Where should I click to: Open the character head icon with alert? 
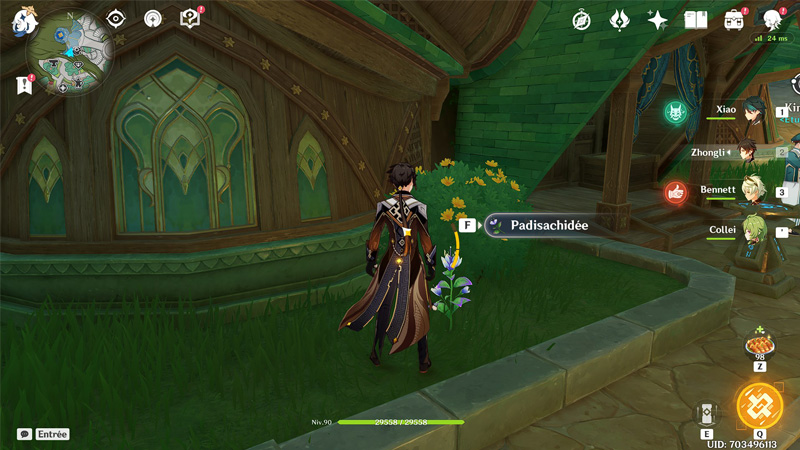[772, 19]
